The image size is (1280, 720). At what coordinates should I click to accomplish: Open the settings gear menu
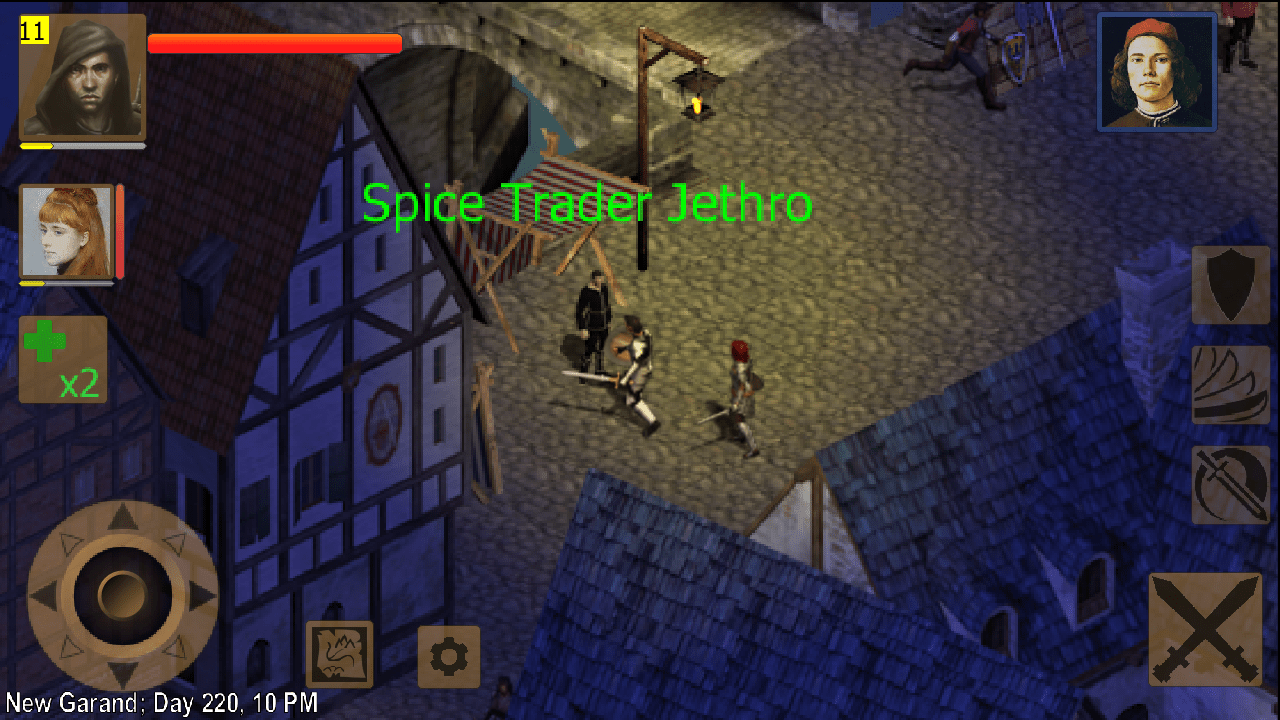(448, 657)
